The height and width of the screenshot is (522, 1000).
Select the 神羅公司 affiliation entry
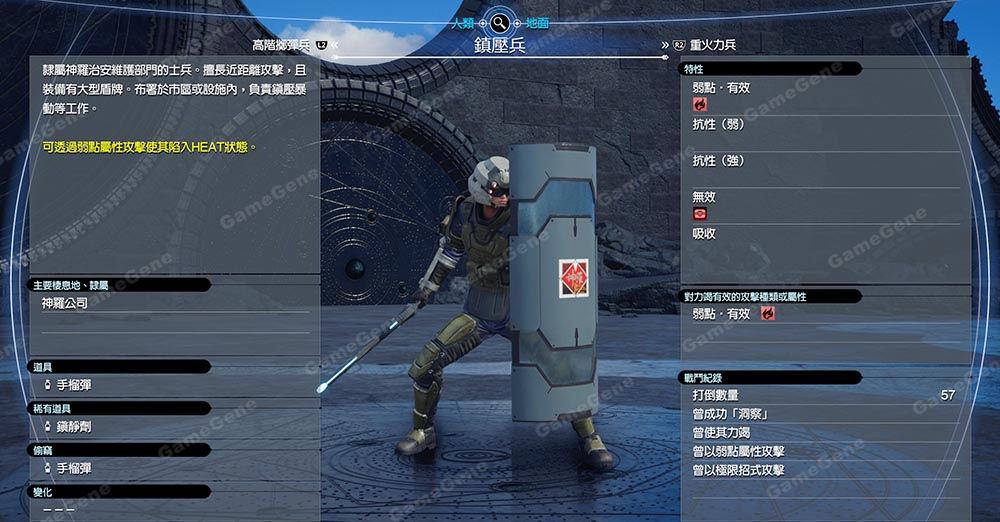point(65,303)
